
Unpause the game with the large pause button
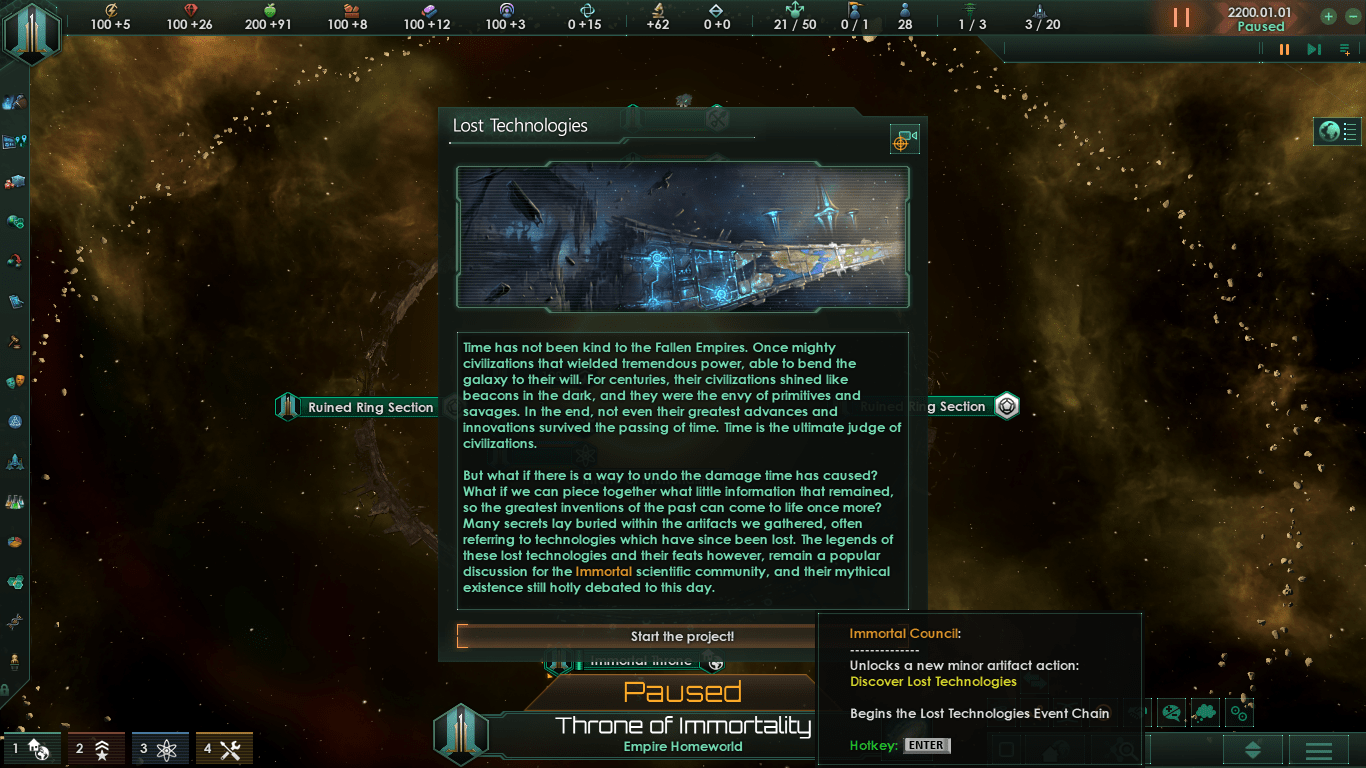[1181, 18]
